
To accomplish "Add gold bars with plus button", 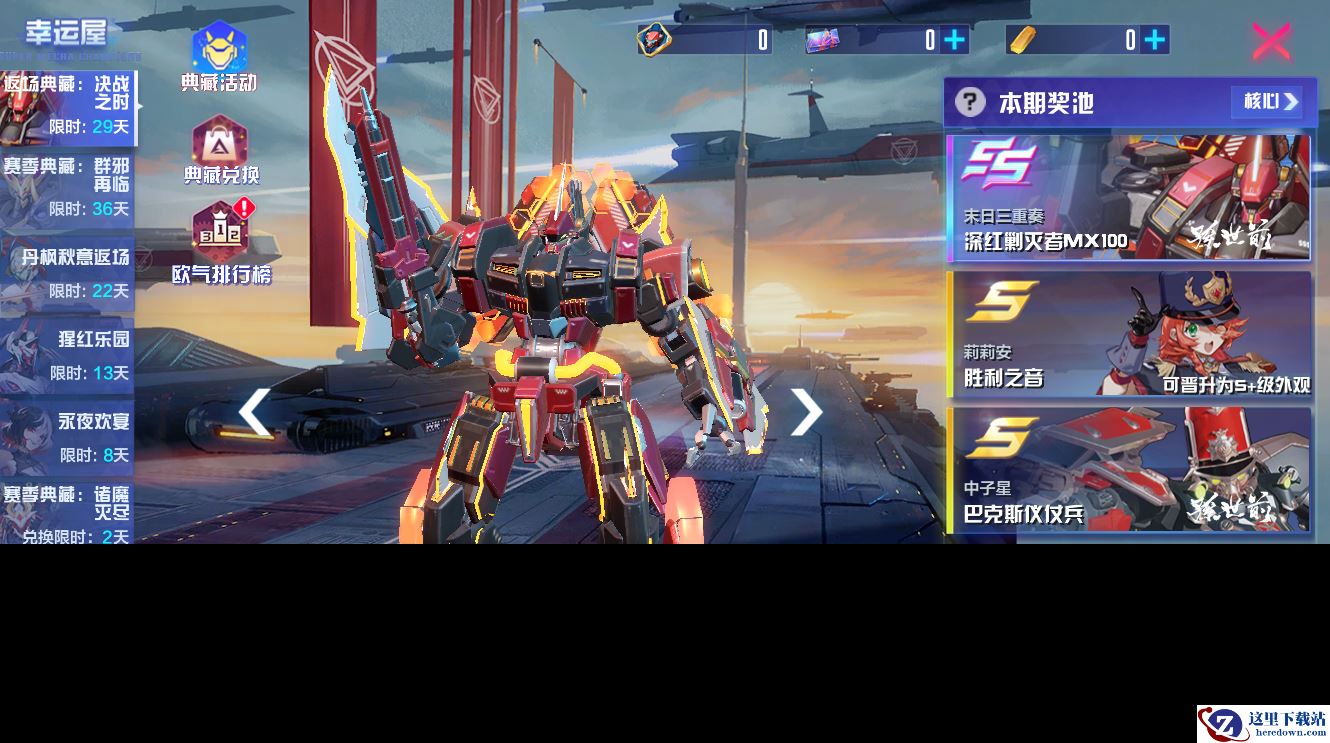I will click(1155, 40).
